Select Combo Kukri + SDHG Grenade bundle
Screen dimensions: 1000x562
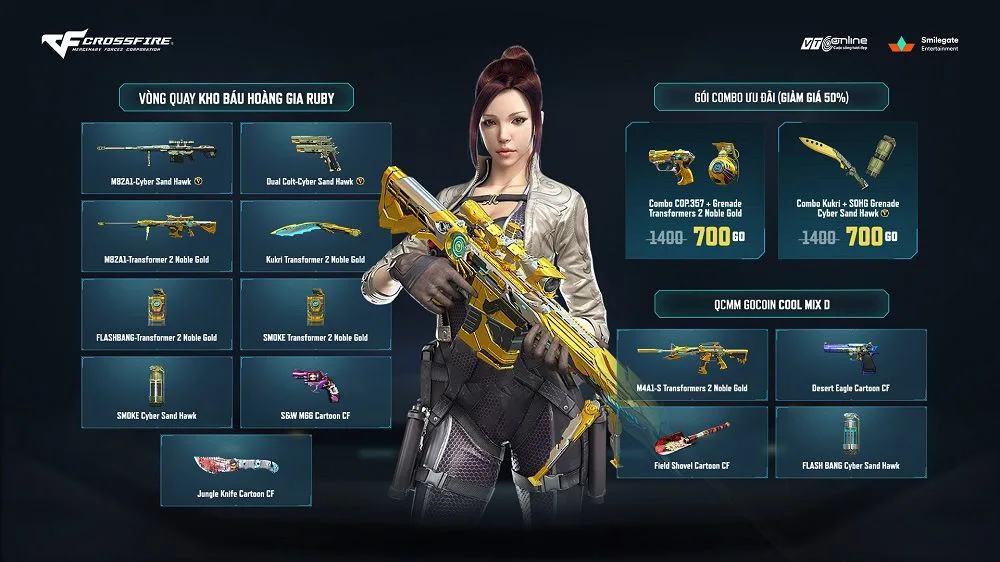point(847,190)
